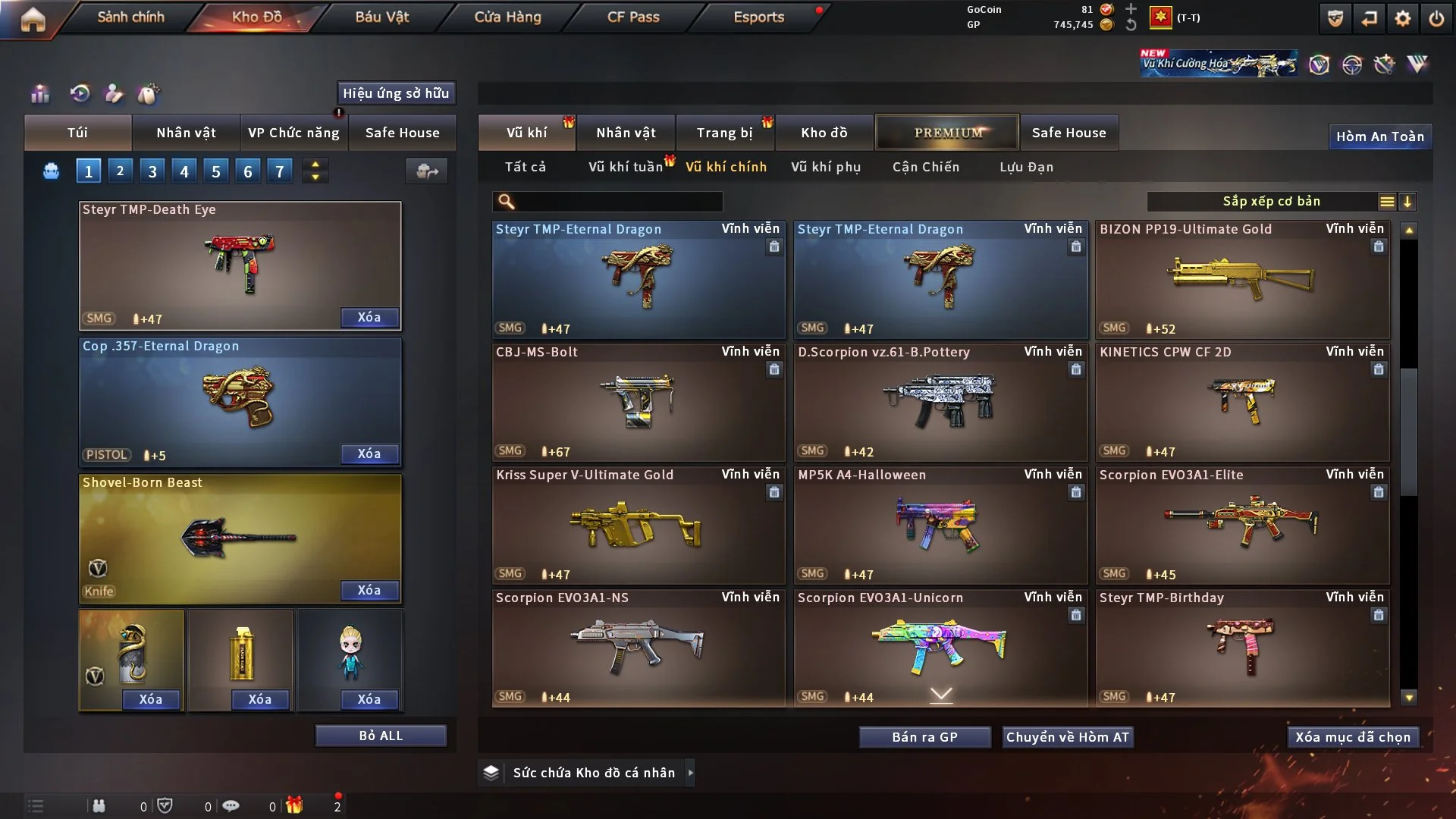
Task: Switch to the Nhân vật bag tab
Action: [186, 133]
